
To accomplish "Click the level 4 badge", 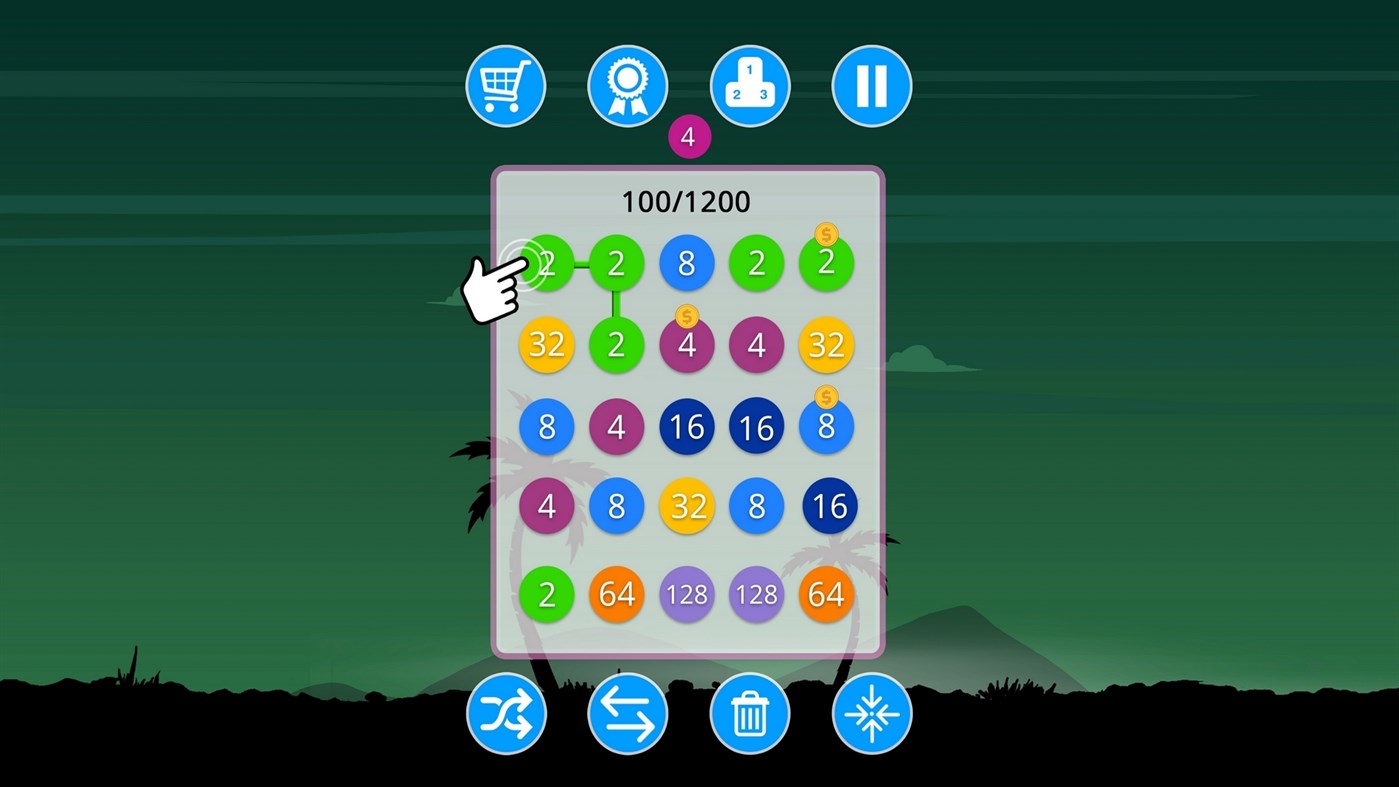I will (x=687, y=138).
